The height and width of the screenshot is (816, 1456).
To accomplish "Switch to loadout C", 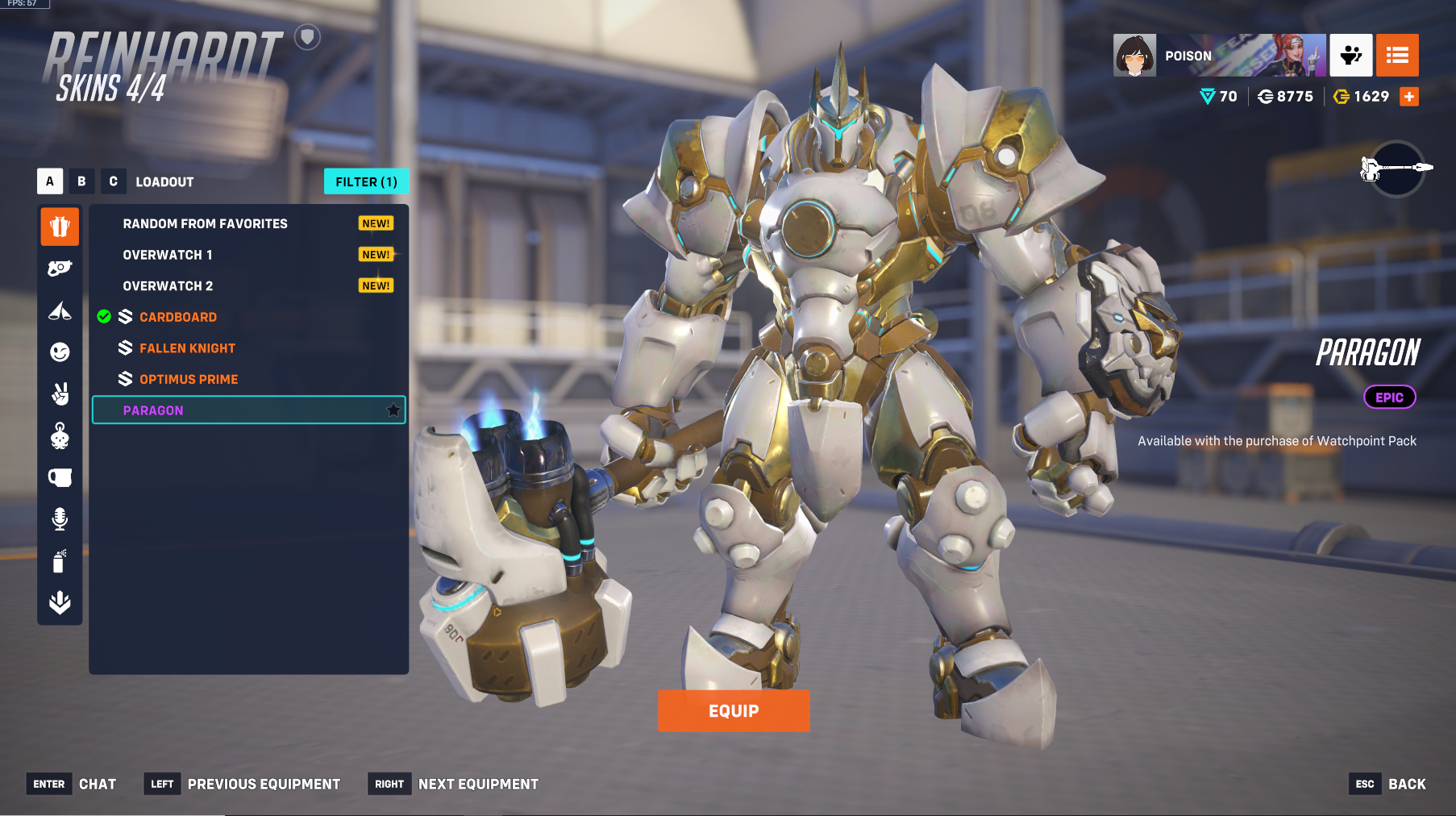I will [x=113, y=181].
